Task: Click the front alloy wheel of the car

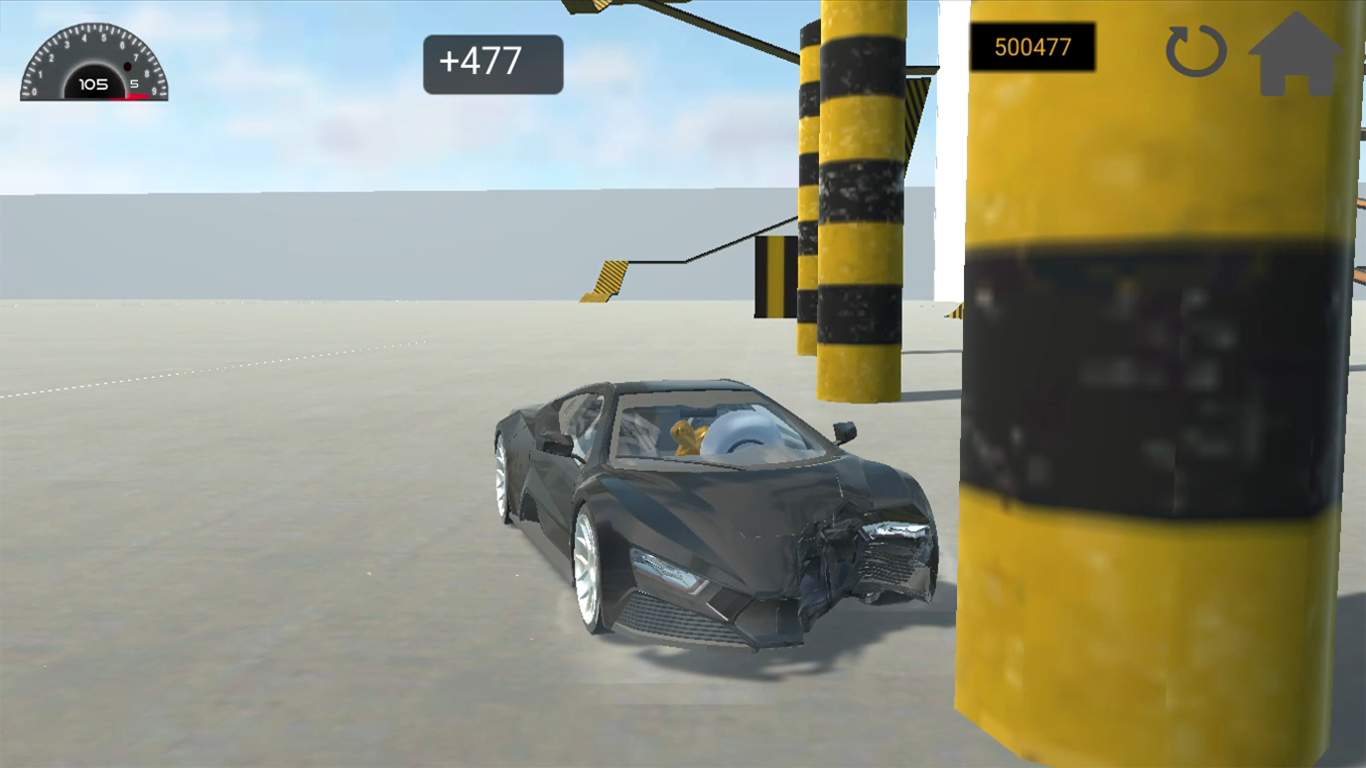Action: coord(588,565)
